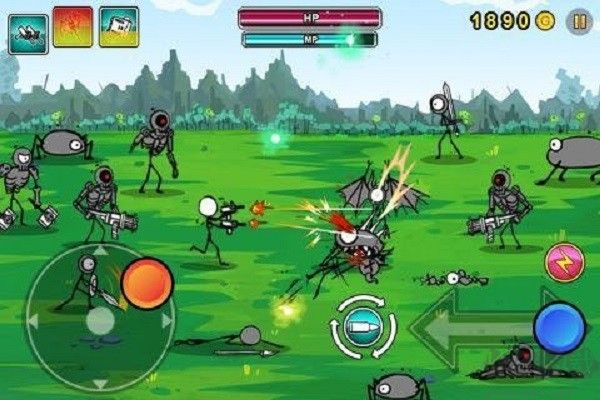Trigger the pink lightning bolt special
Screen dimensions: 600x400
point(565,262)
